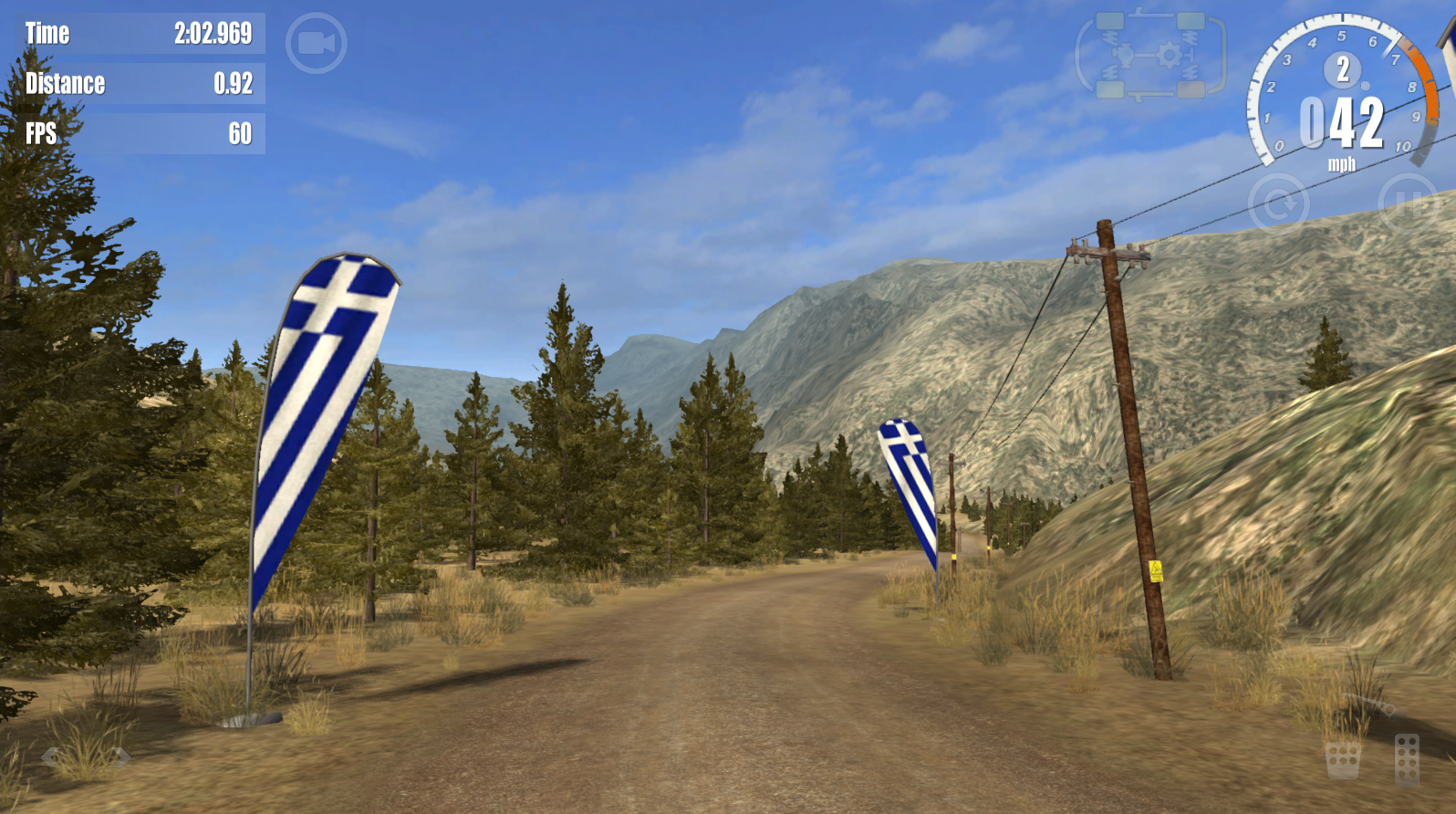Steer right with the right arrow
The height and width of the screenshot is (814, 1456).
pos(120,756)
